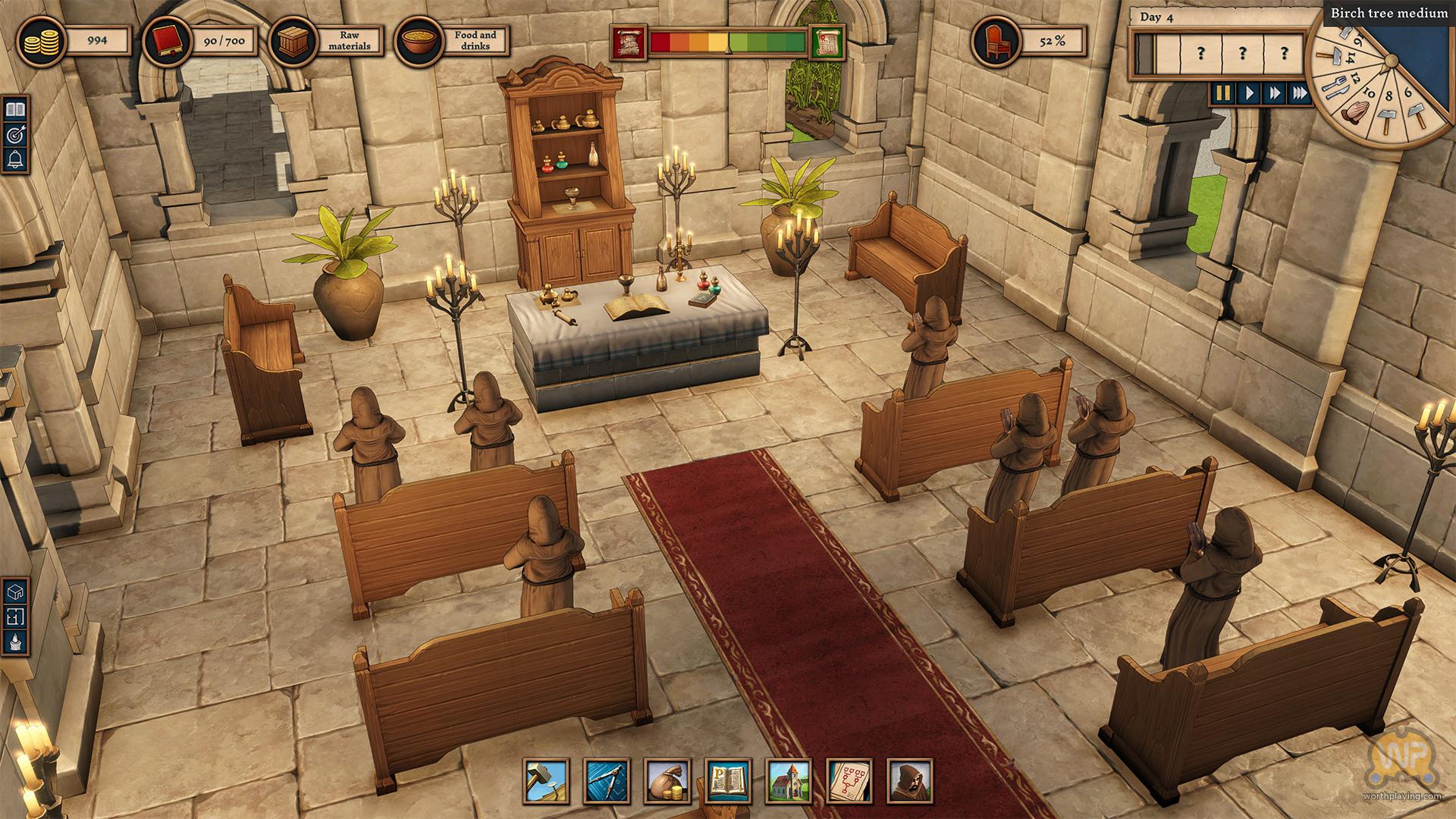Open the hammer and nail build menu
This screenshot has height=819, width=1456.
546,781
